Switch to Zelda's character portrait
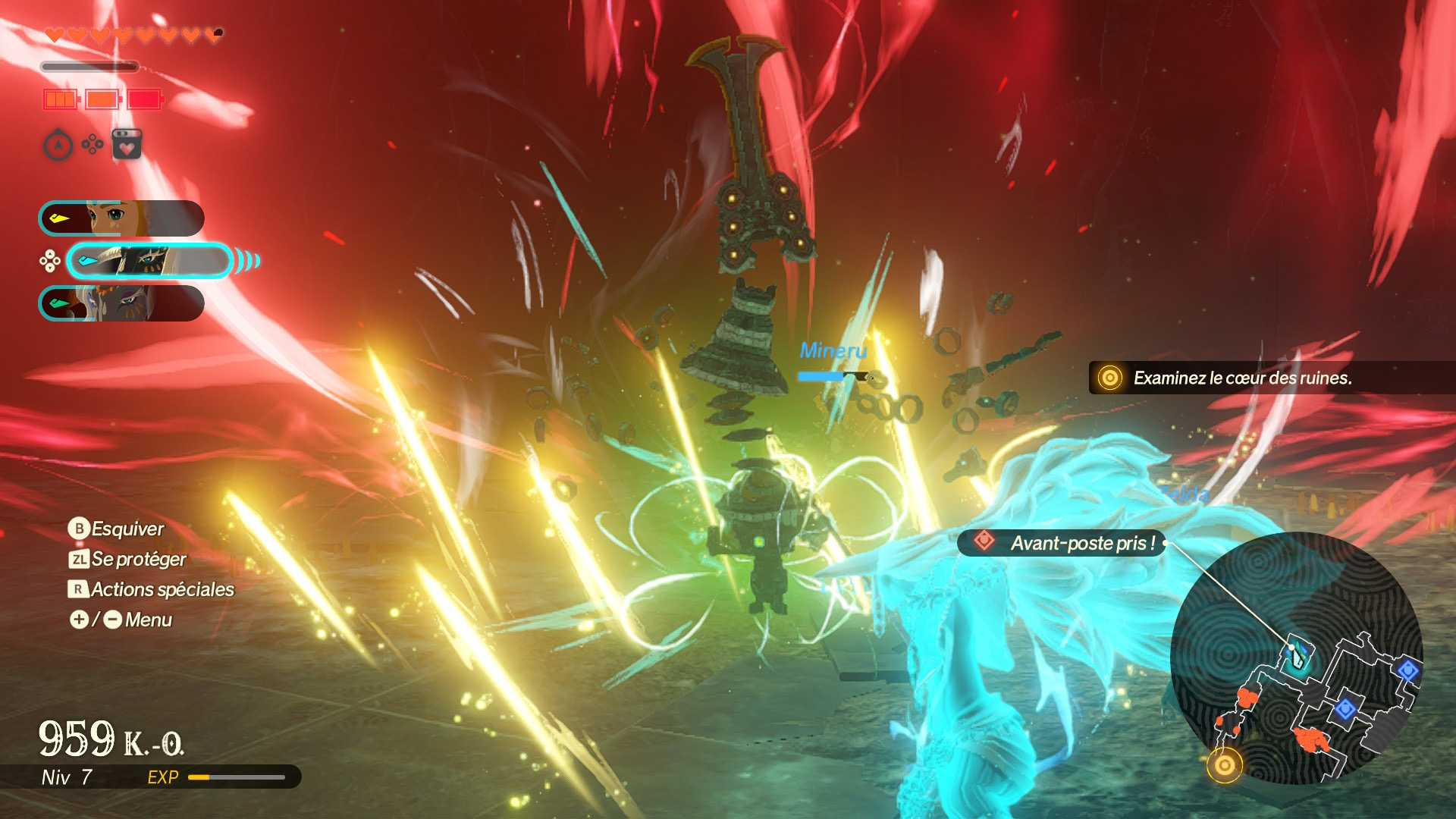 point(121,218)
